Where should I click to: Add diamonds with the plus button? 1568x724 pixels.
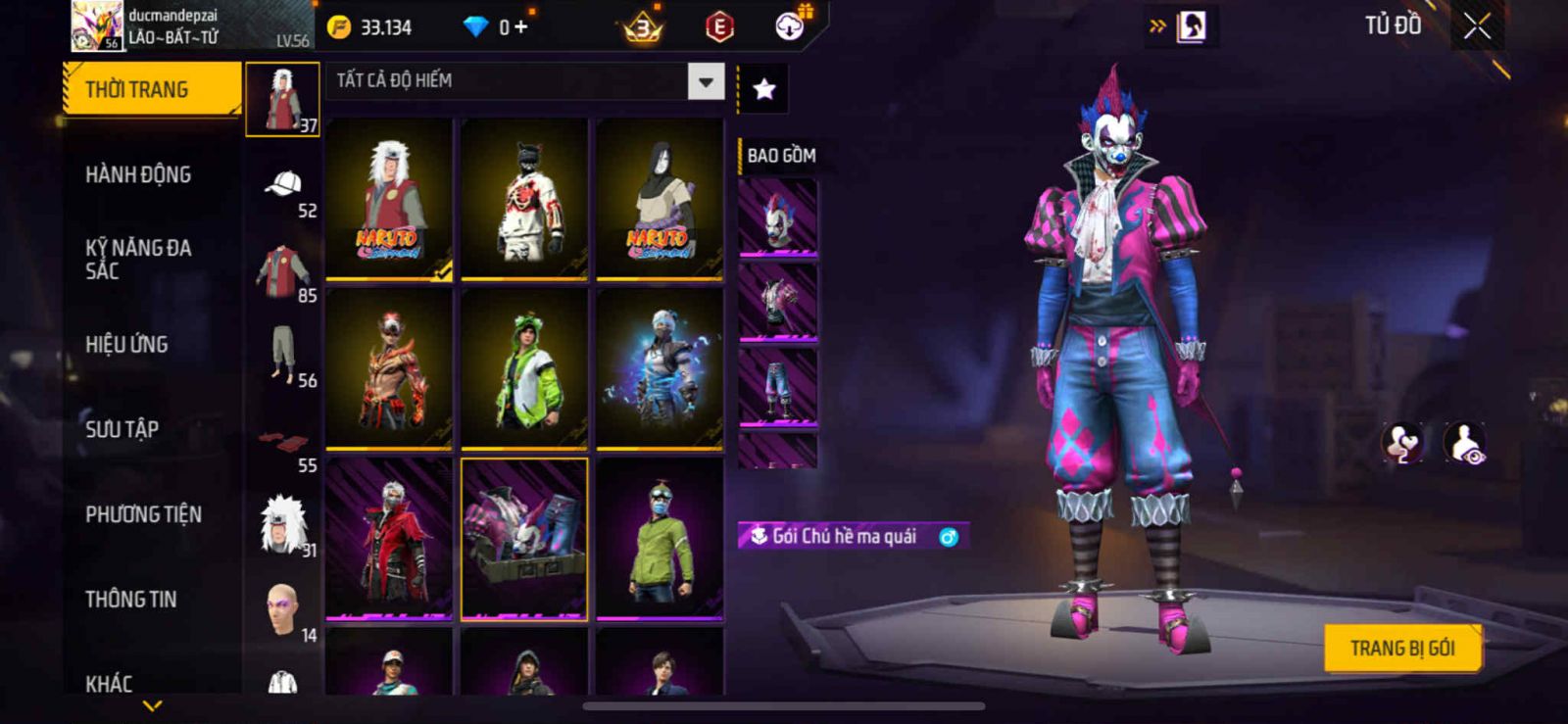[520, 27]
